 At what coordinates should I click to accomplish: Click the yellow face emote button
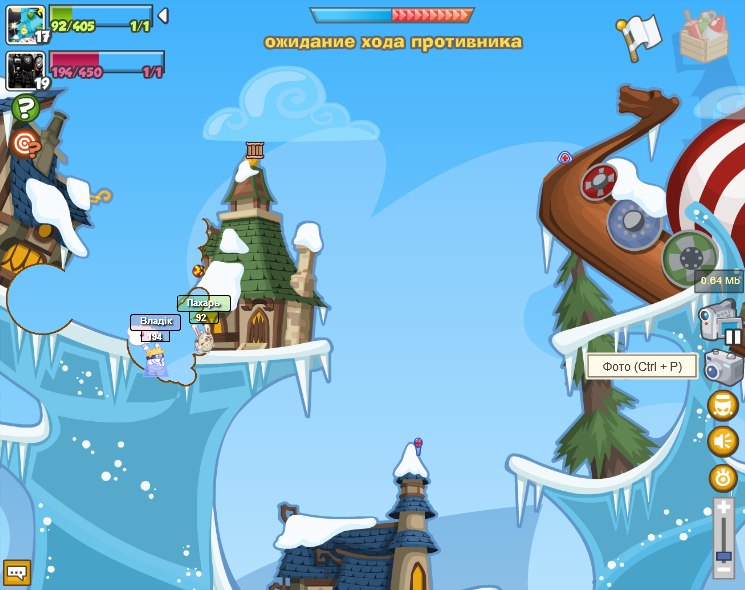[722, 405]
